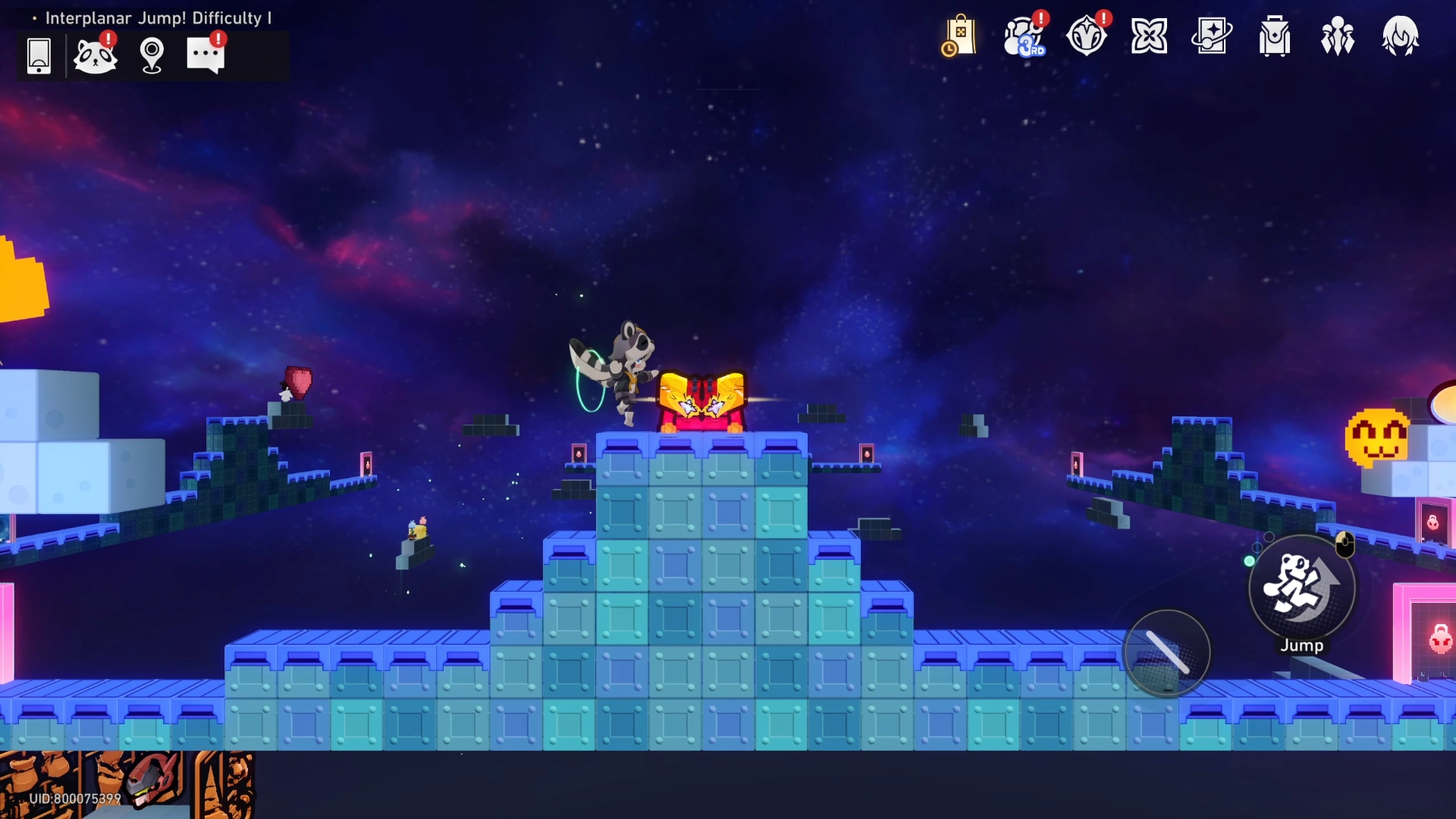
Task: Open the shopping bag store icon
Action: click(x=959, y=36)
